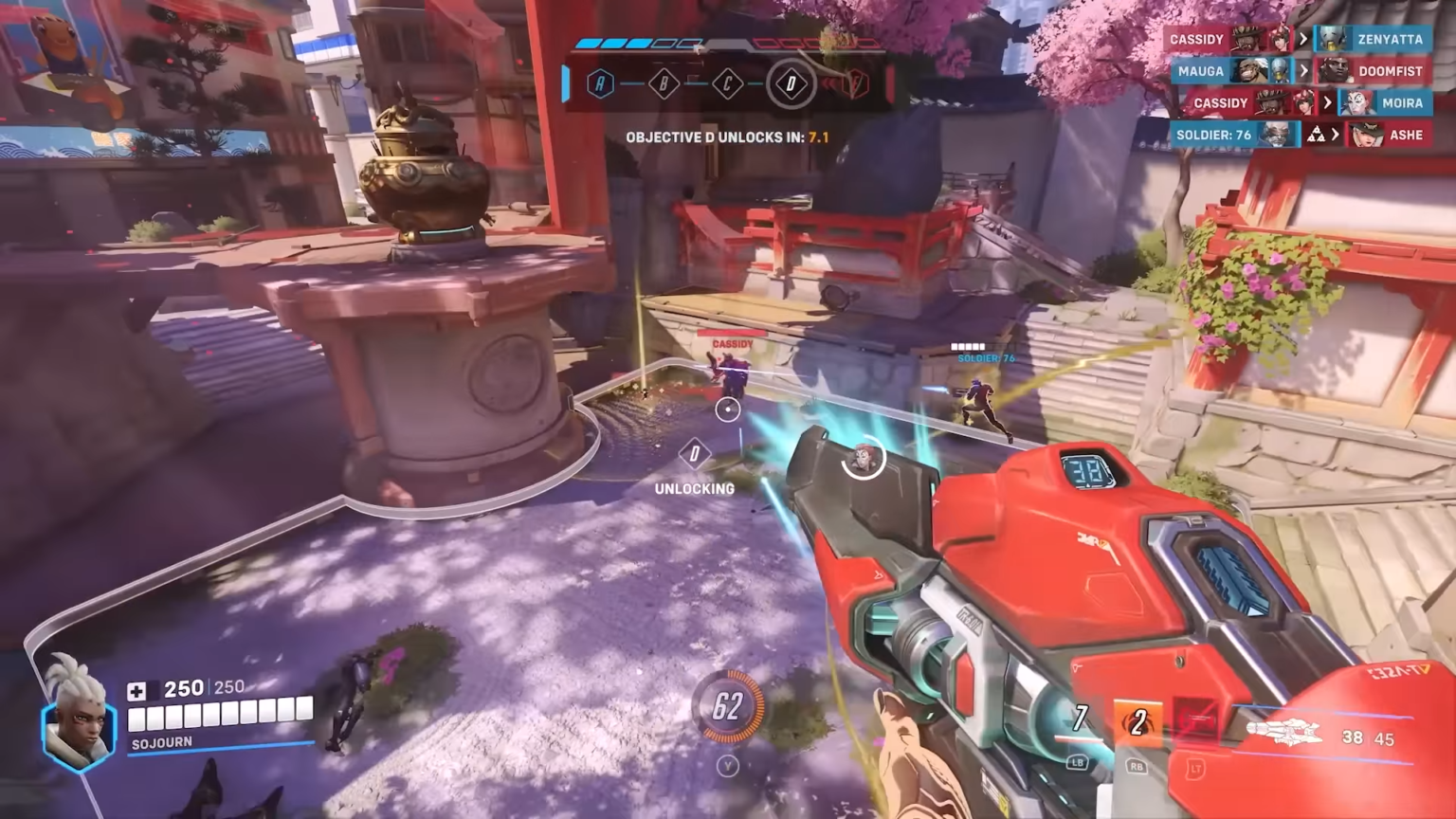Activate the orange Disruptor Shot ability
Image resolution: width=1456 pixels, height=819 pixels.
[x=1137, y=722]
